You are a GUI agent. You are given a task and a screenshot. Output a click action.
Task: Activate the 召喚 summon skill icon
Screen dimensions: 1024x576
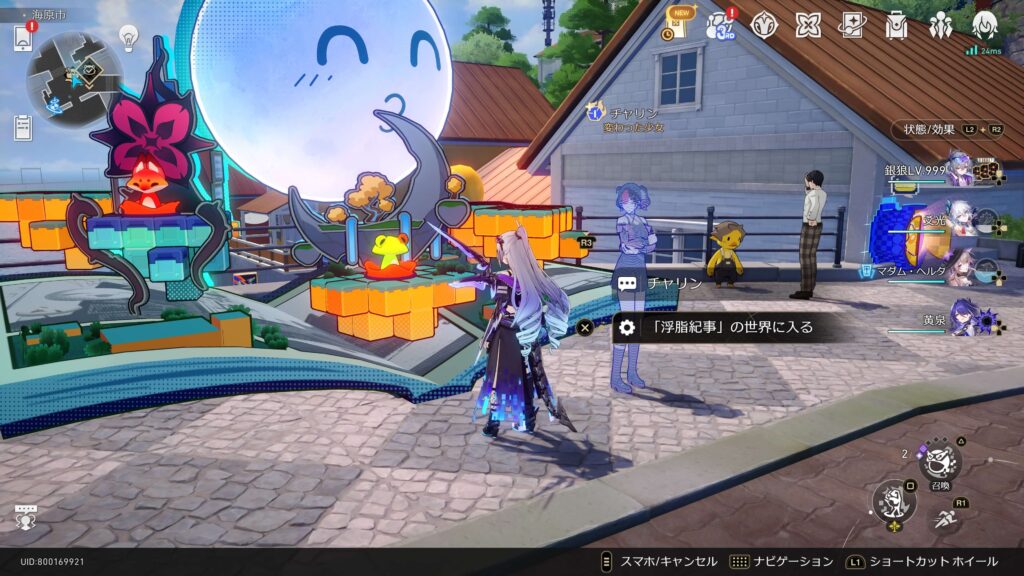point(939,461)
